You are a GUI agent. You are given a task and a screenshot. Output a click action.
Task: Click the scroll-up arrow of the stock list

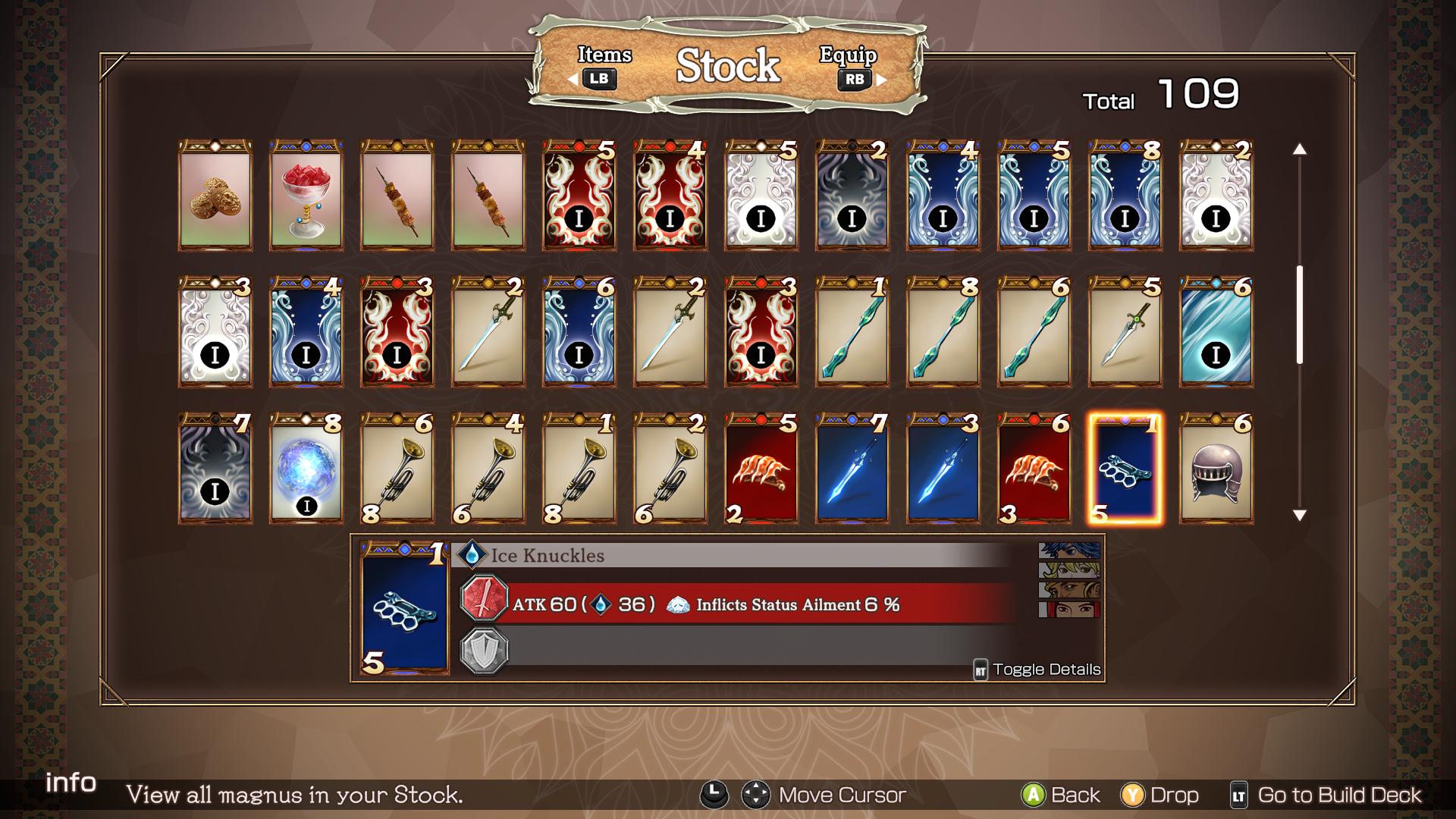click(1300, 149)
